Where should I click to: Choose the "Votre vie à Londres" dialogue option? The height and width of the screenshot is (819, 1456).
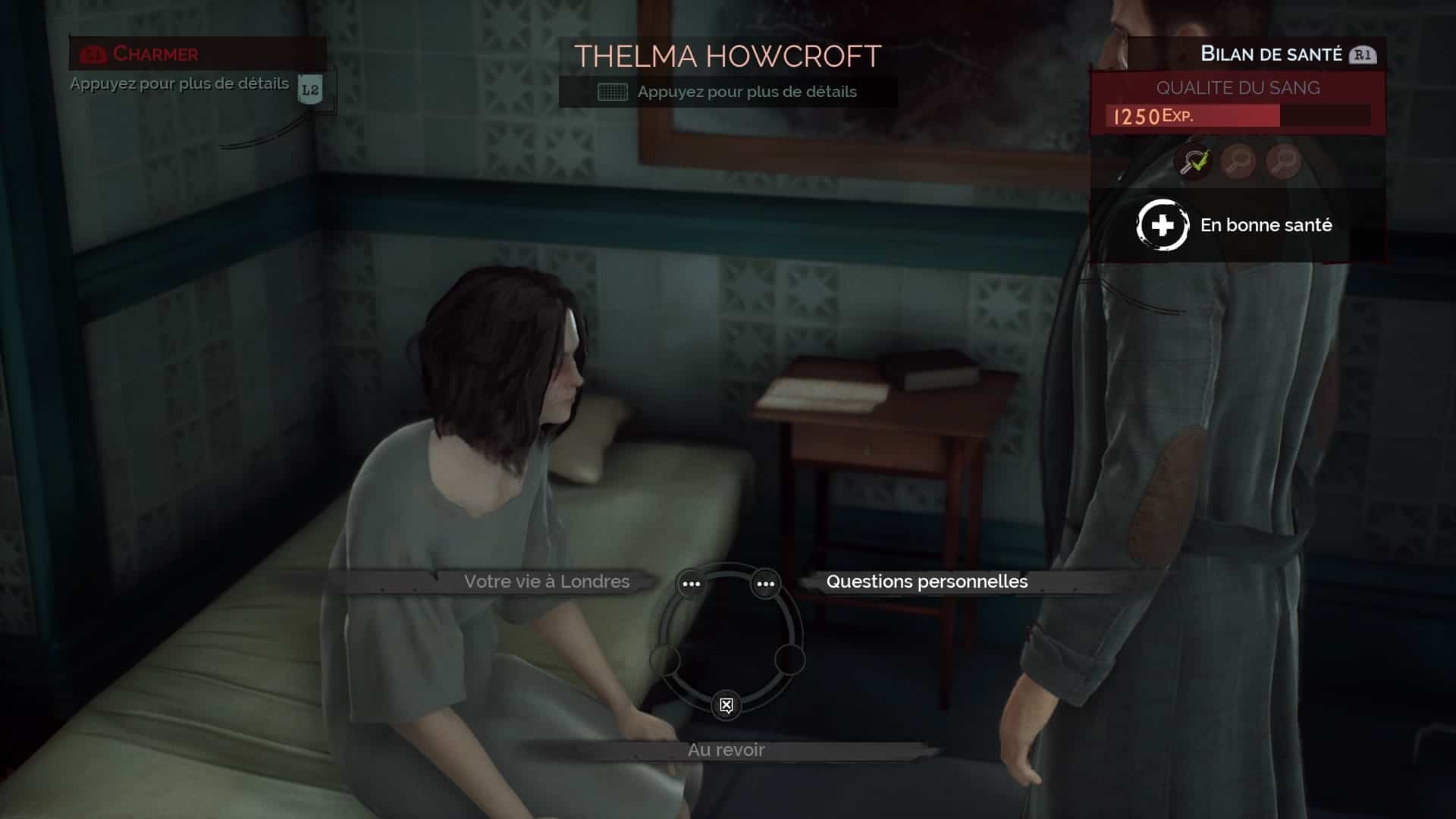point(546,582)
